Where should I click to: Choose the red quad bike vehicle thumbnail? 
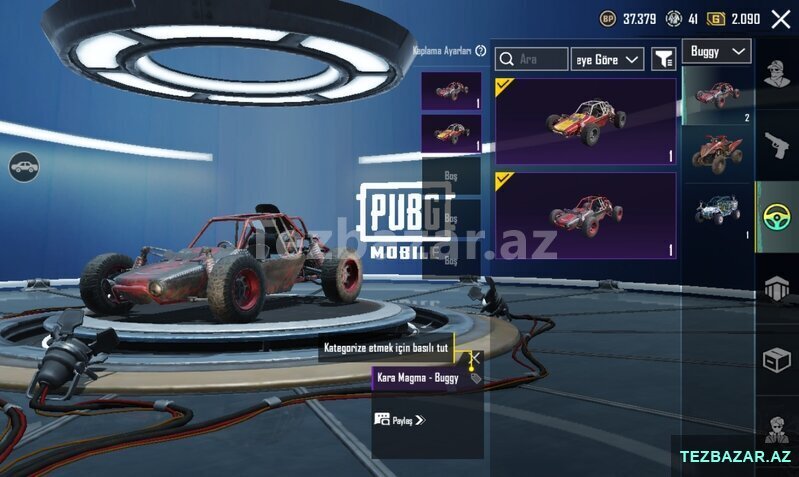tap(717, 152)
